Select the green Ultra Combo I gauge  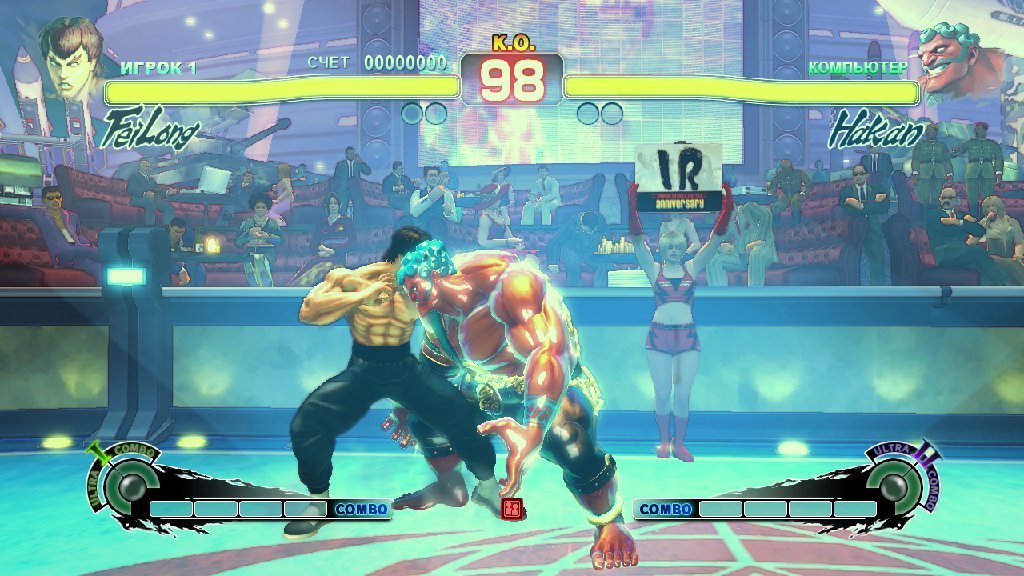pyautogui.click(x=129, y=487)
